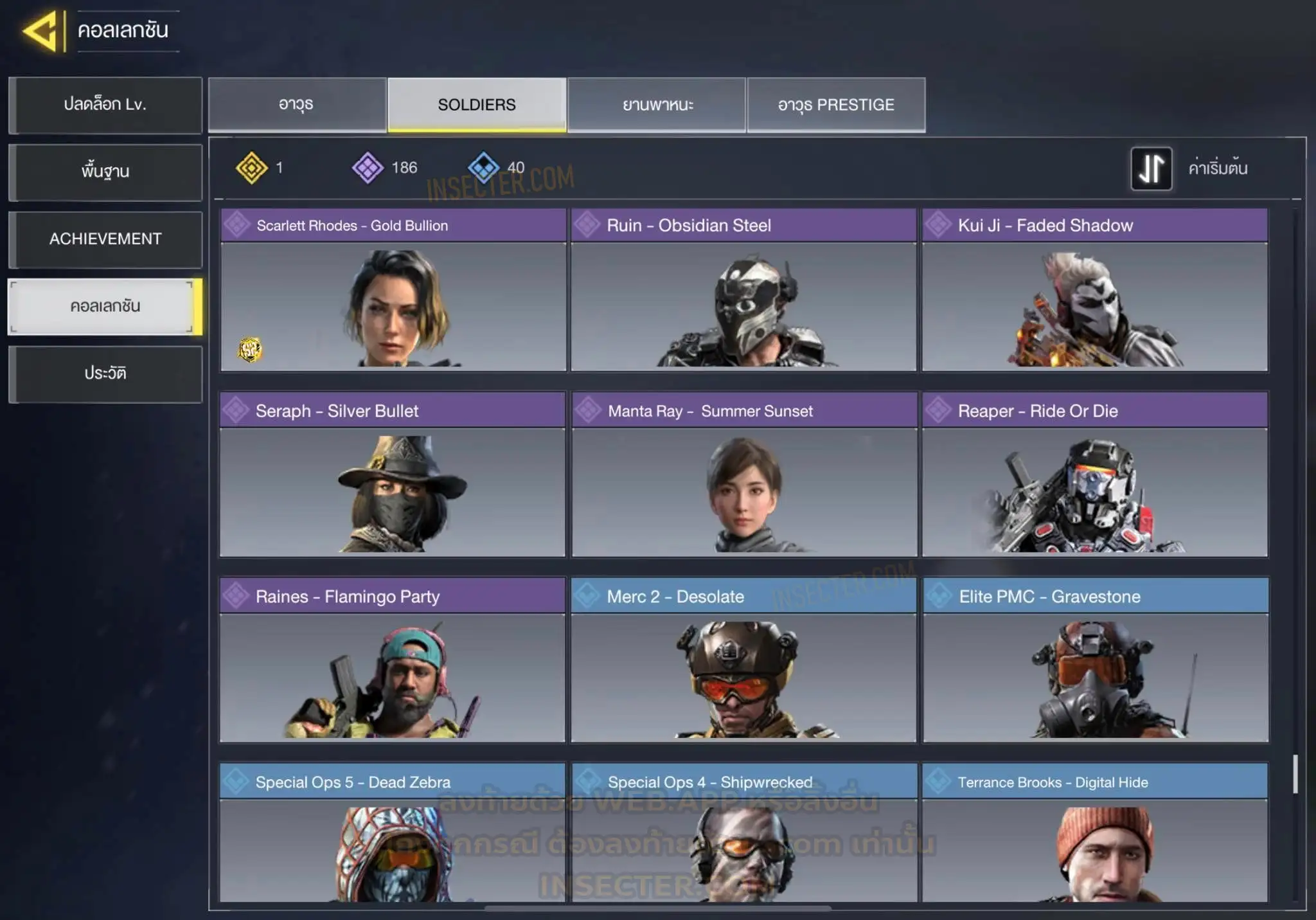
Task: Go back with the yellow arrow button
Action: click(42, 30)
